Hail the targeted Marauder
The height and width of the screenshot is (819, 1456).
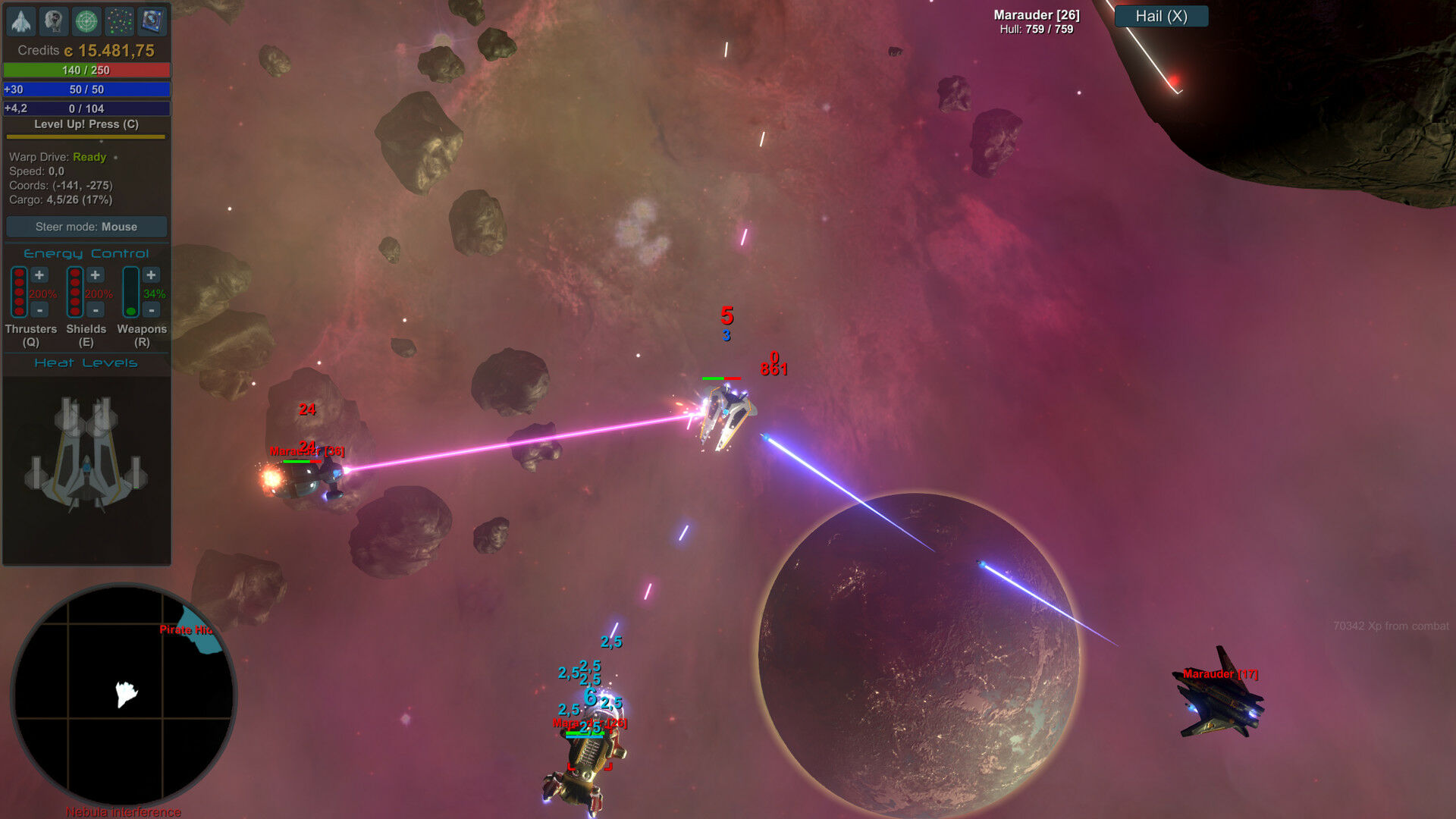point(1161,16)
